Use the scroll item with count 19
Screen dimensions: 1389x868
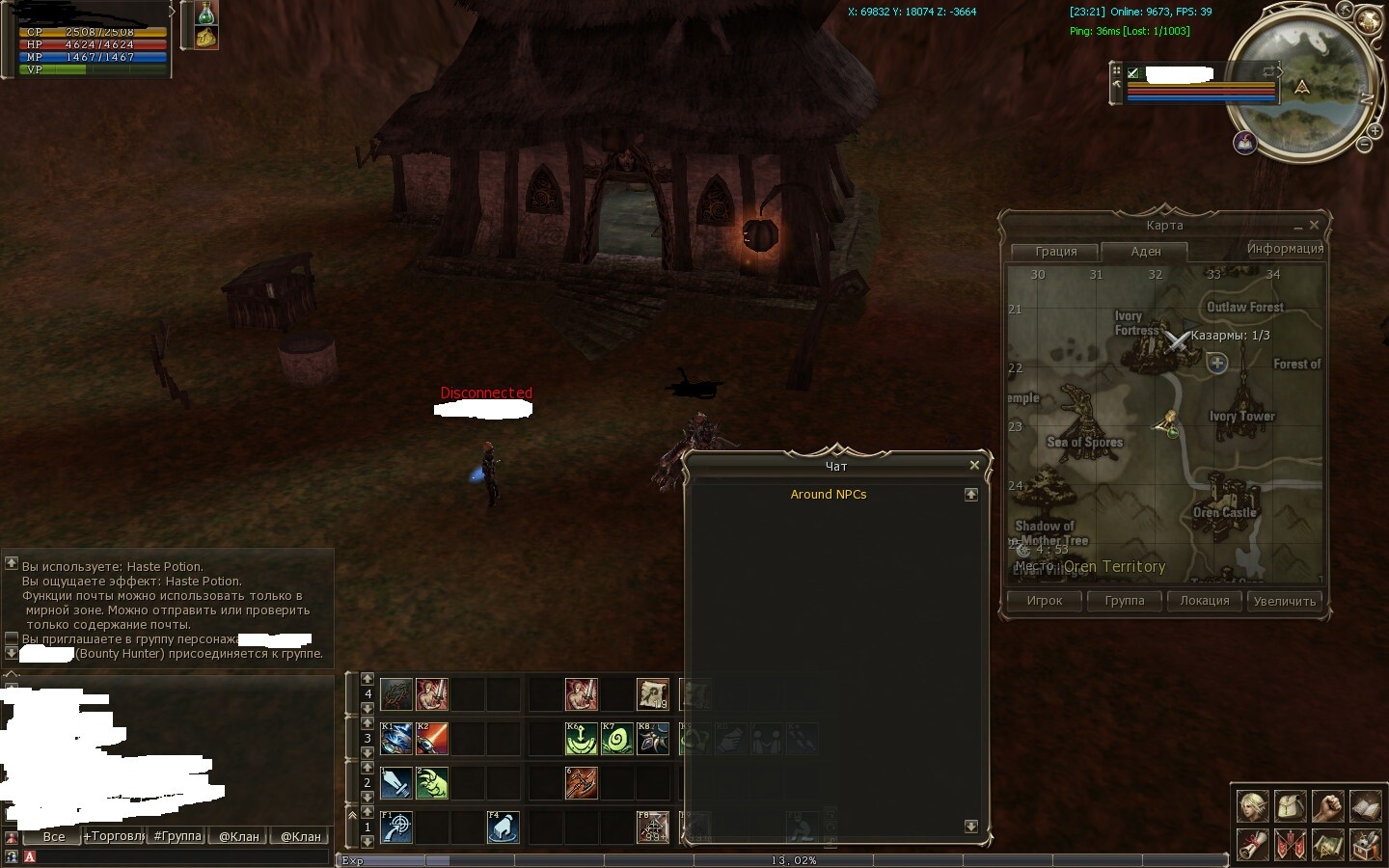point(653,694)
